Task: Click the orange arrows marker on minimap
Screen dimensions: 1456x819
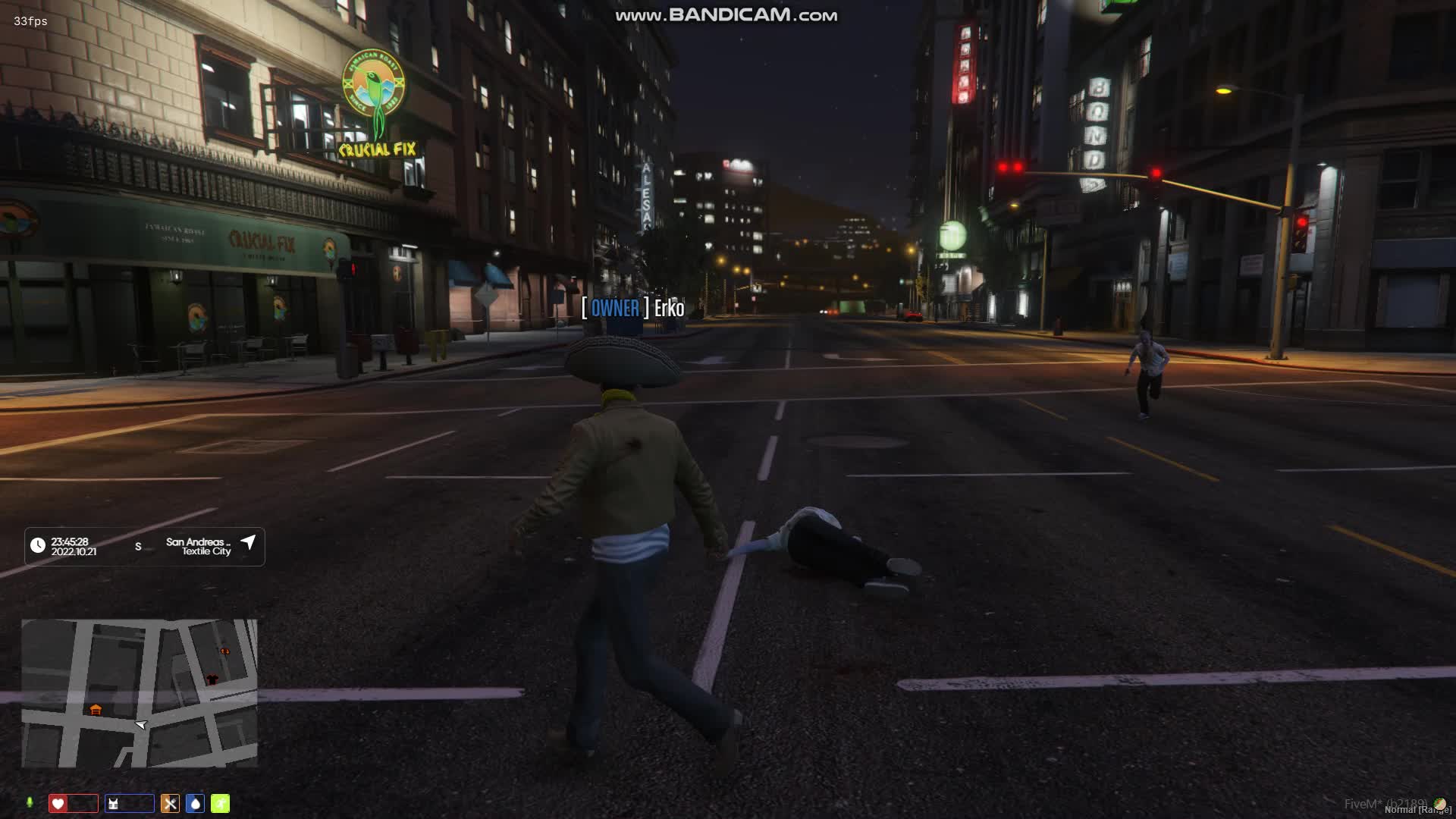Action: (224, 651)
